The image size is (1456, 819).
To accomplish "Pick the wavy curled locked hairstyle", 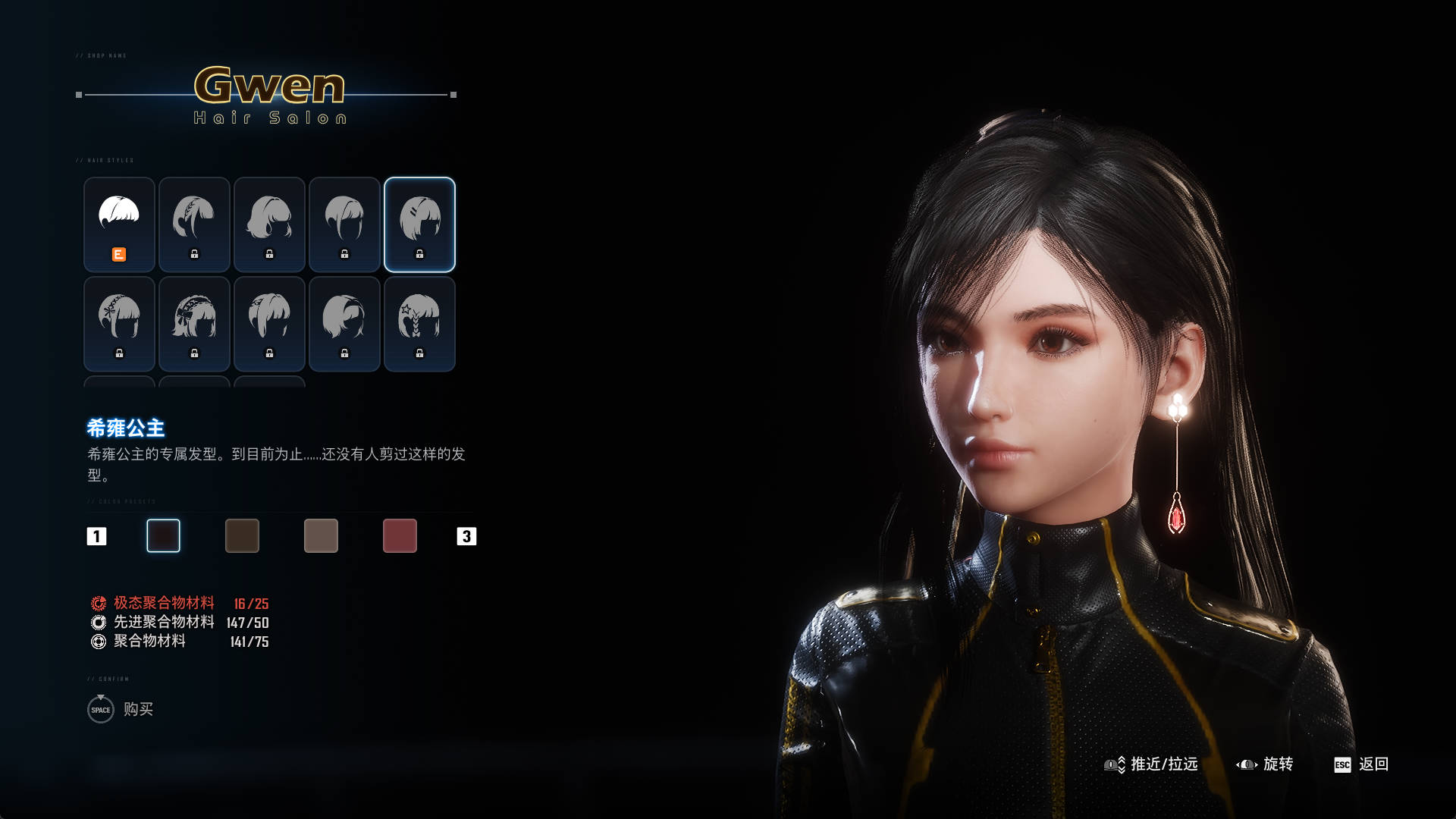I will coord(269,224).
